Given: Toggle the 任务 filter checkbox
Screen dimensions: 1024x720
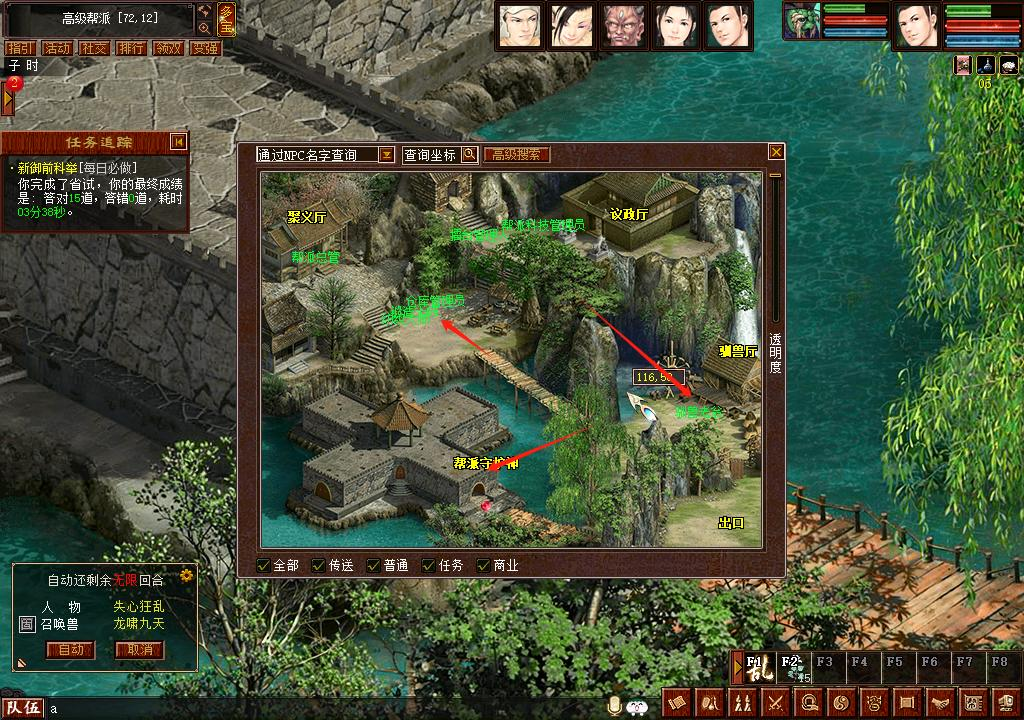Looking at the screenshot, I should click(x=429, y=565).
